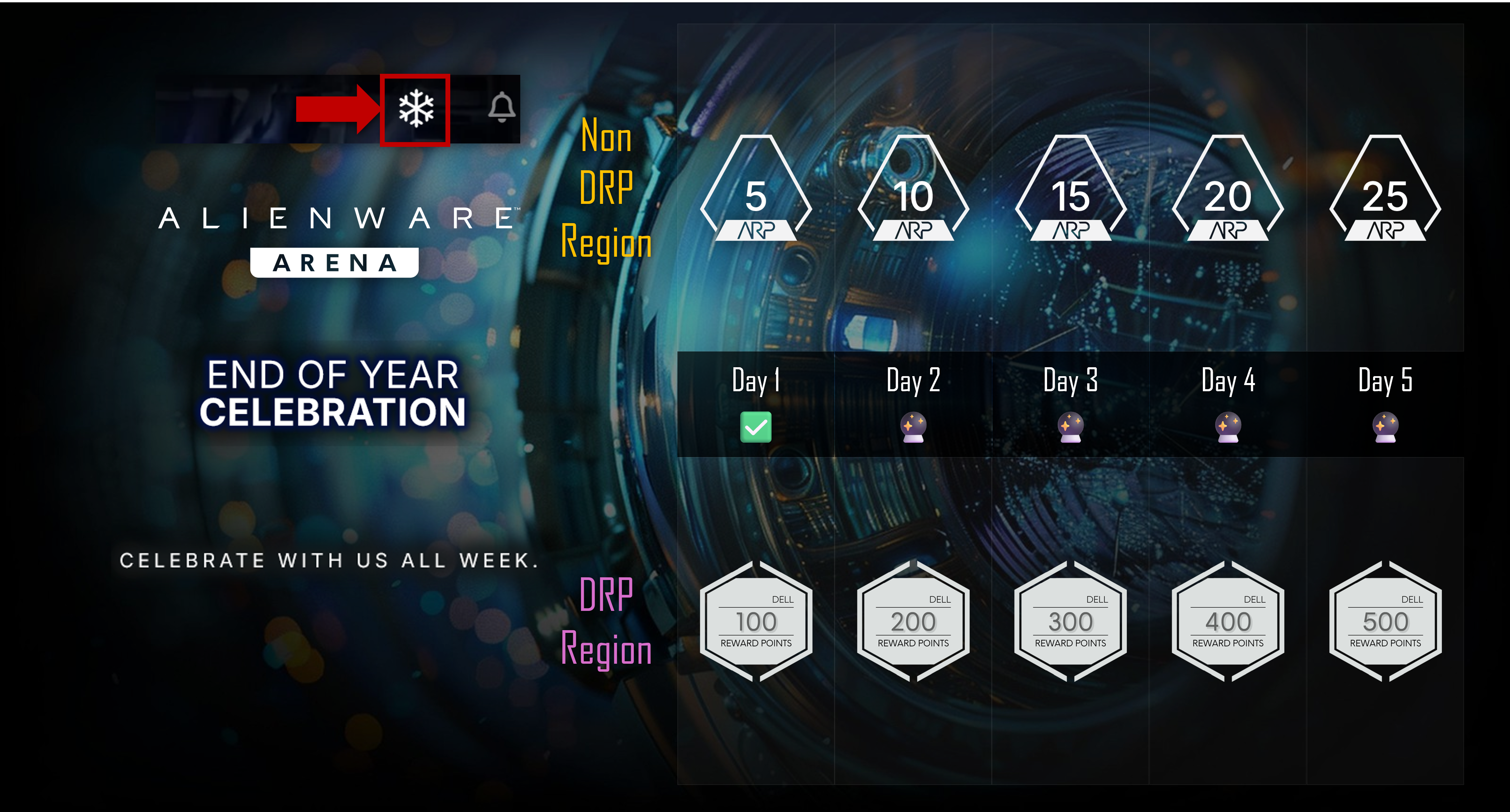
Task: Choose the 15 ARP reward badge
Action: point(1070,190)
